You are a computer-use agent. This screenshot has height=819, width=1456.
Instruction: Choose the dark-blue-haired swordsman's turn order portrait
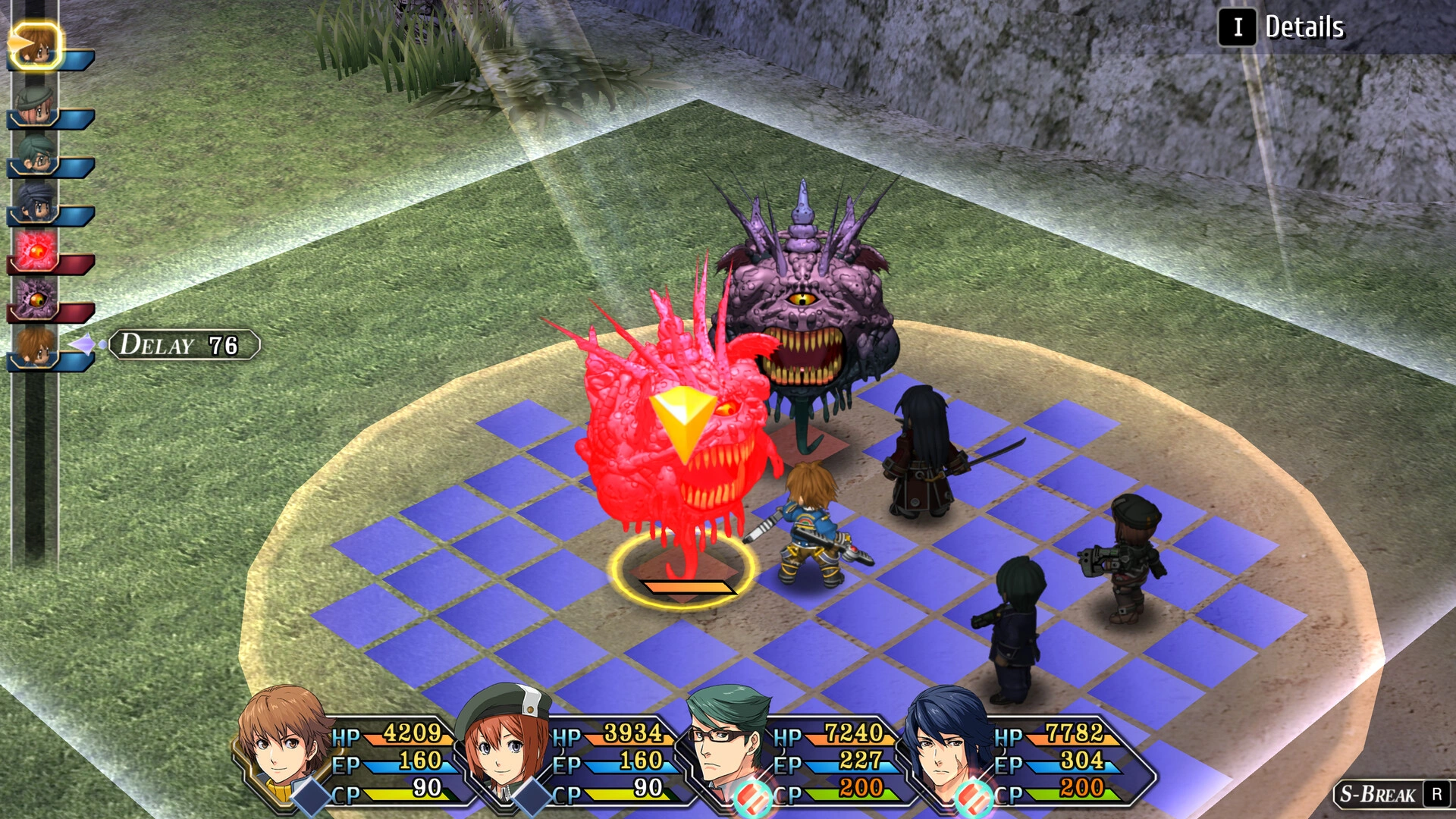click(x=35, y=203)
